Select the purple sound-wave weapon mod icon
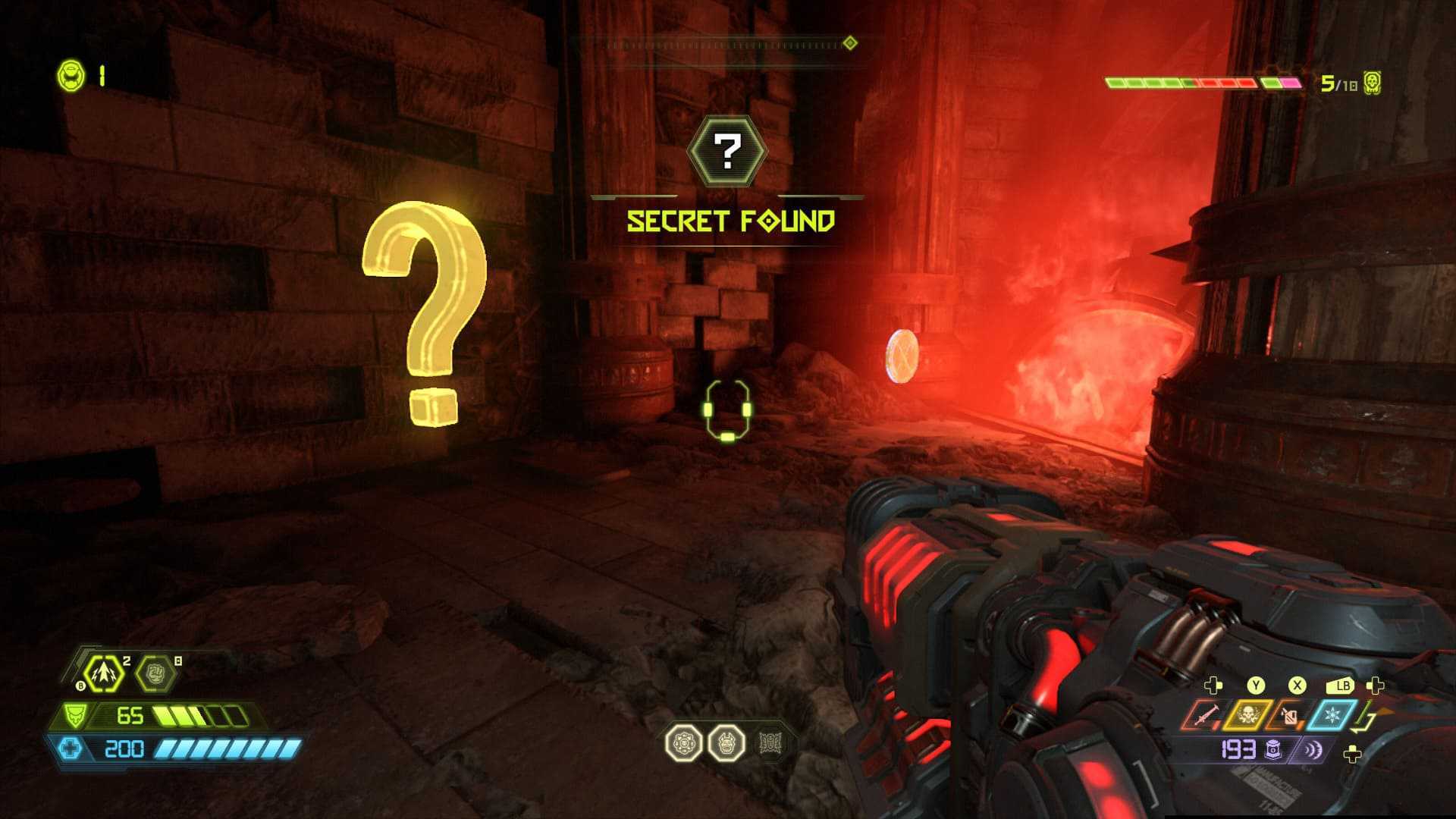This screenshot has width=1456, height=819. [x=1312, y=750]
